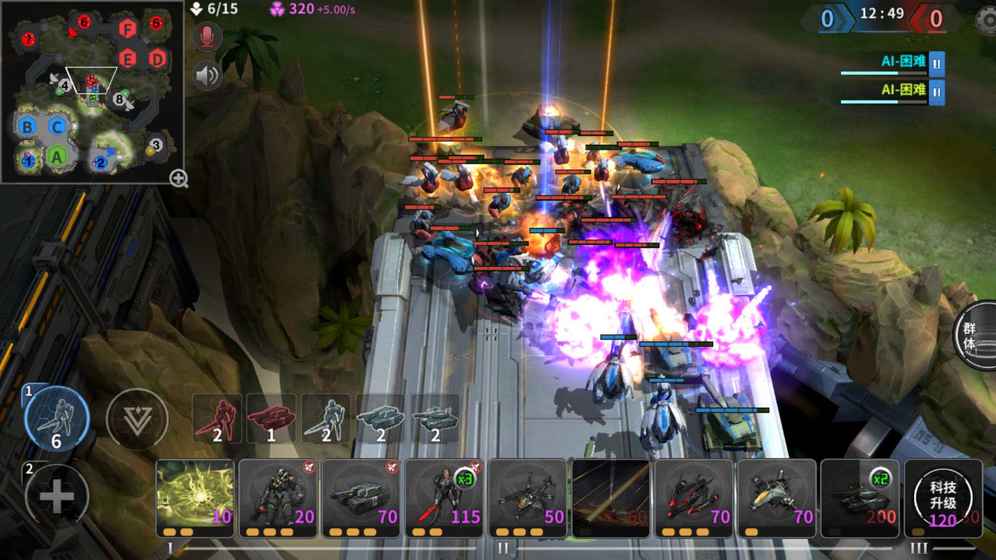Screen dimensions: 996x560
Task: Zoom the minimap with the magnifier button
Action: pos(179,179)
